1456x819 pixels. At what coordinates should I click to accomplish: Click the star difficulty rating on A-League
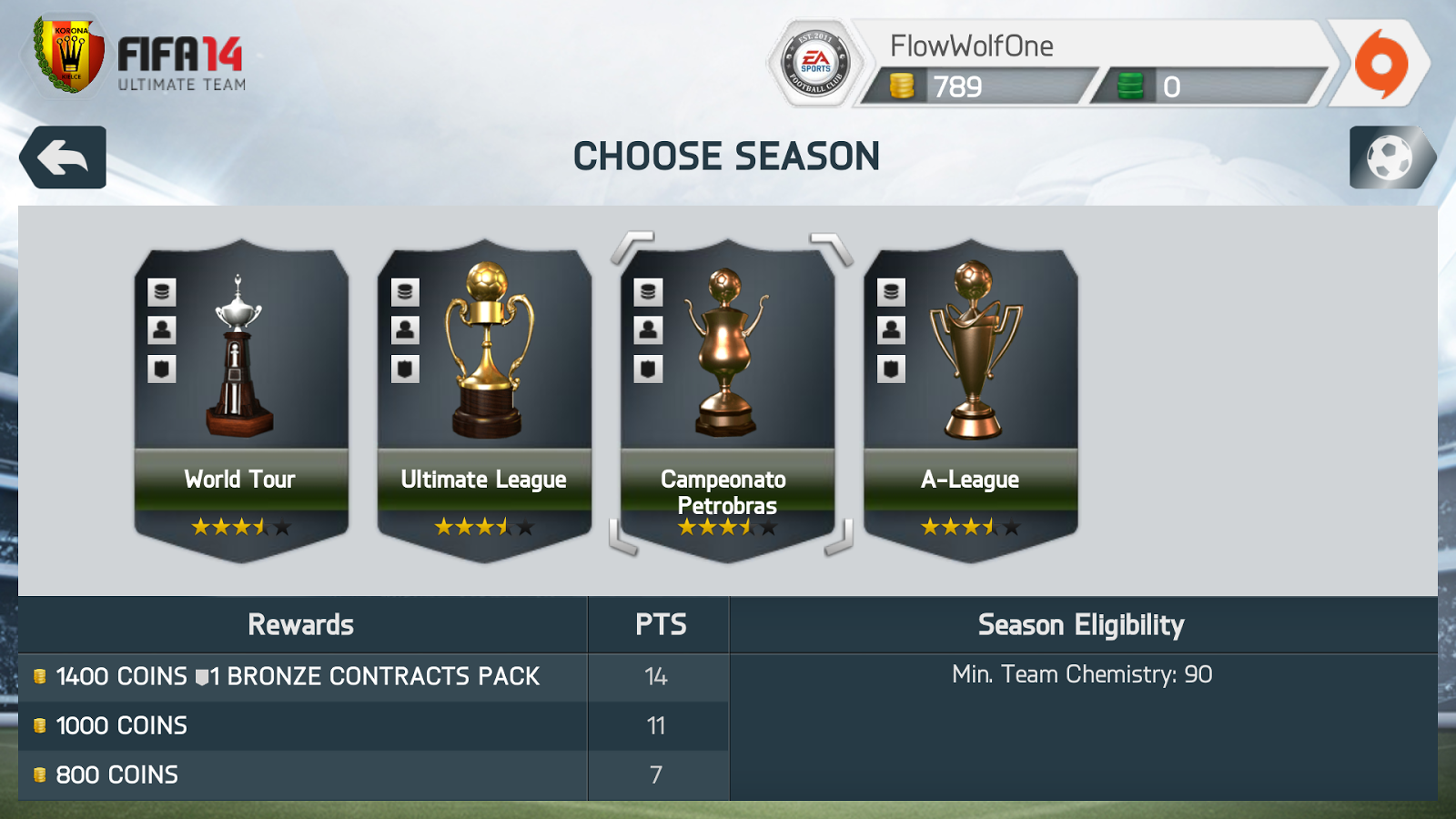(970, 525)
